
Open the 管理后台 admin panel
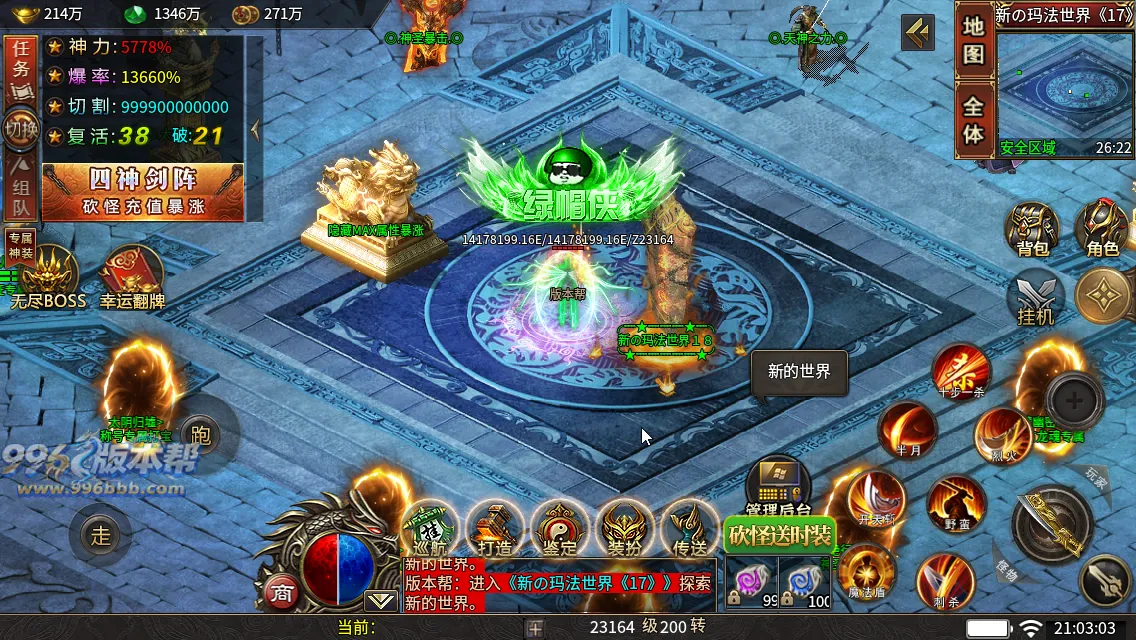tap(777, 487)
